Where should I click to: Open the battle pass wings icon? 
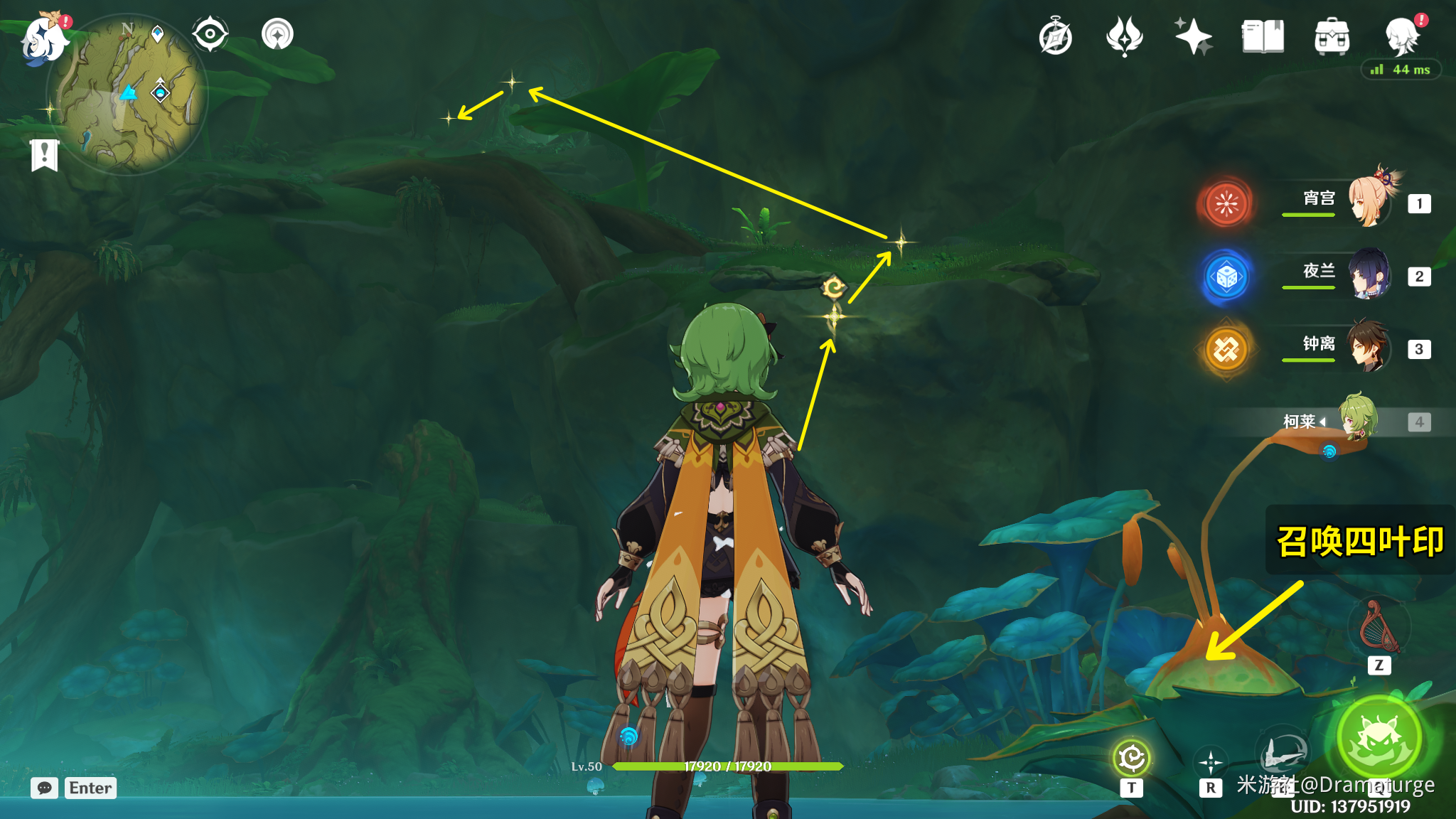(1124, 37)
